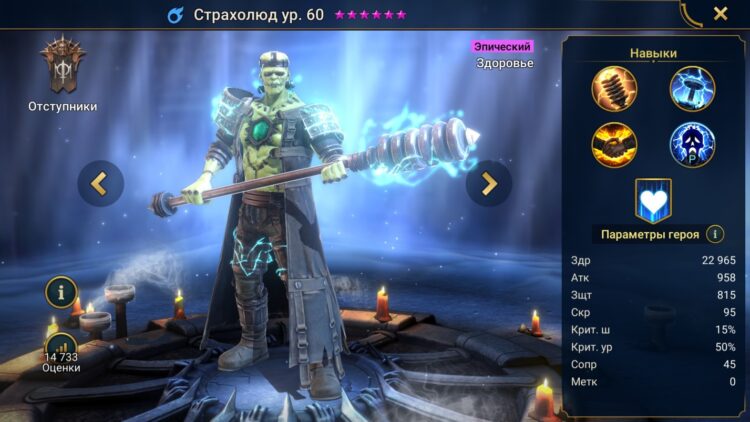Click the blue affinity icon by hero name
Image resolution: width=750 pixels, height=422 pixels.
pyautogui.click(x=175, y=15)
